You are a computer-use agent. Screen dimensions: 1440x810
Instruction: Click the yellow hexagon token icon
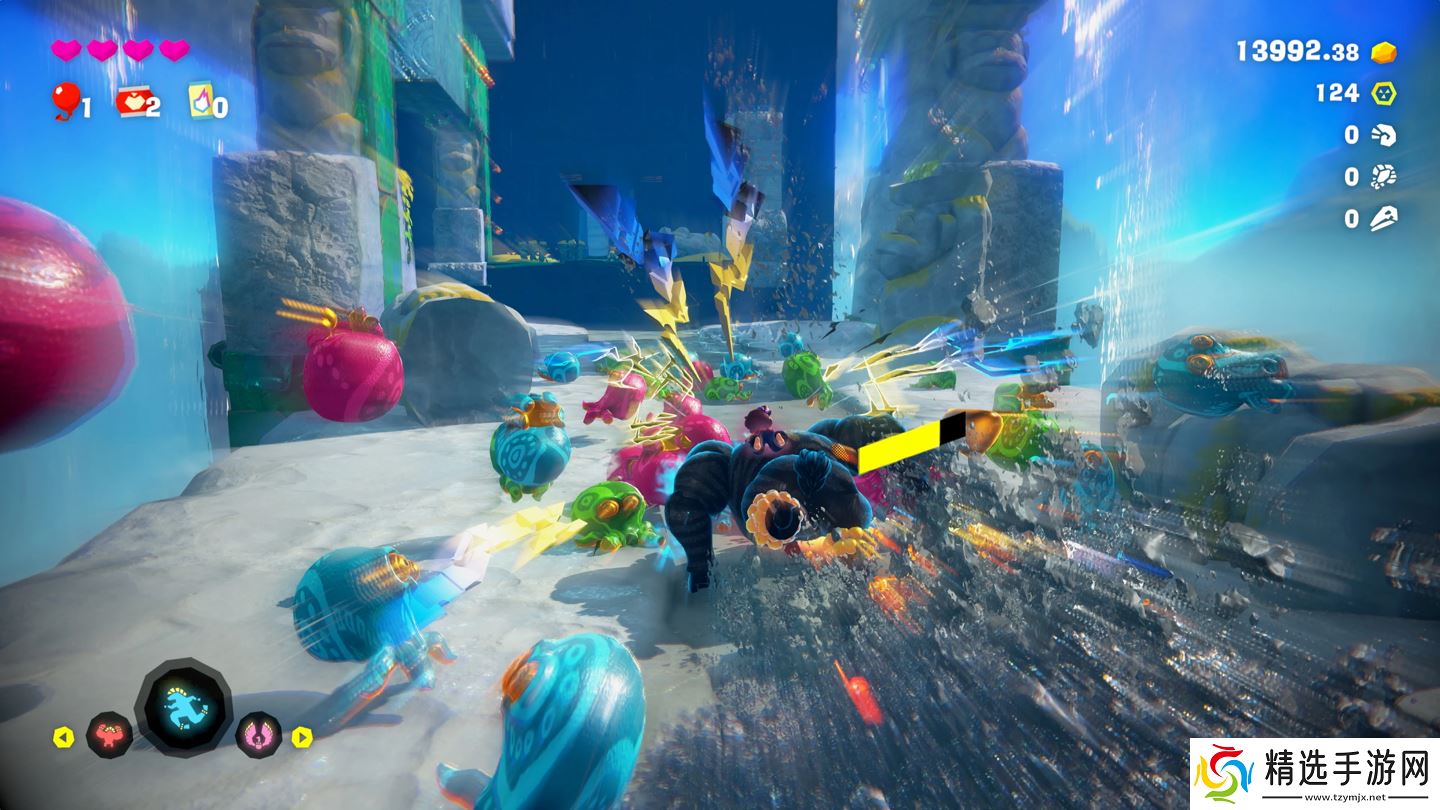point(1383,93)
